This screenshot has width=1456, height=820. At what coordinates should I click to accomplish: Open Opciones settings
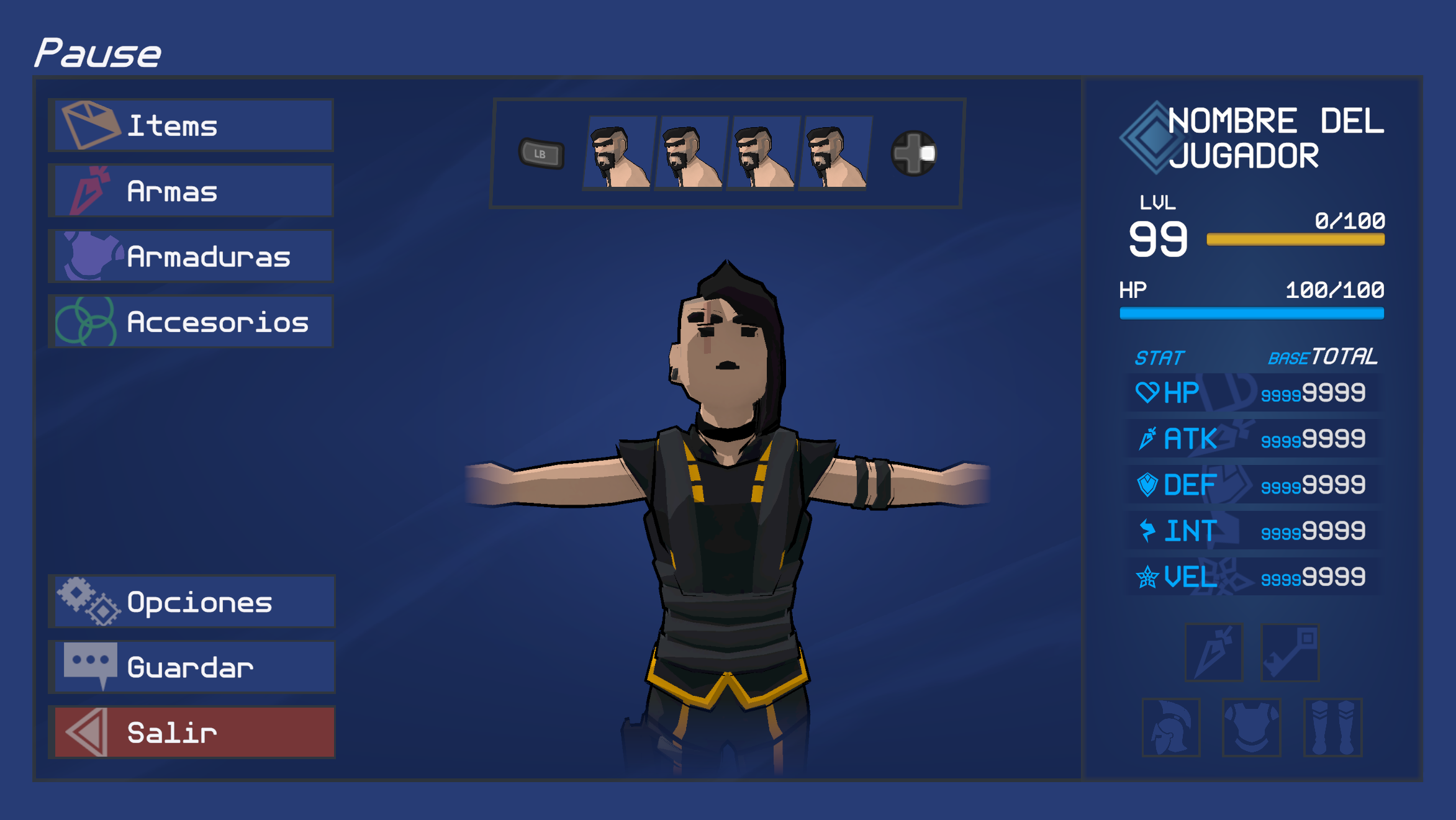pos(191,601)
